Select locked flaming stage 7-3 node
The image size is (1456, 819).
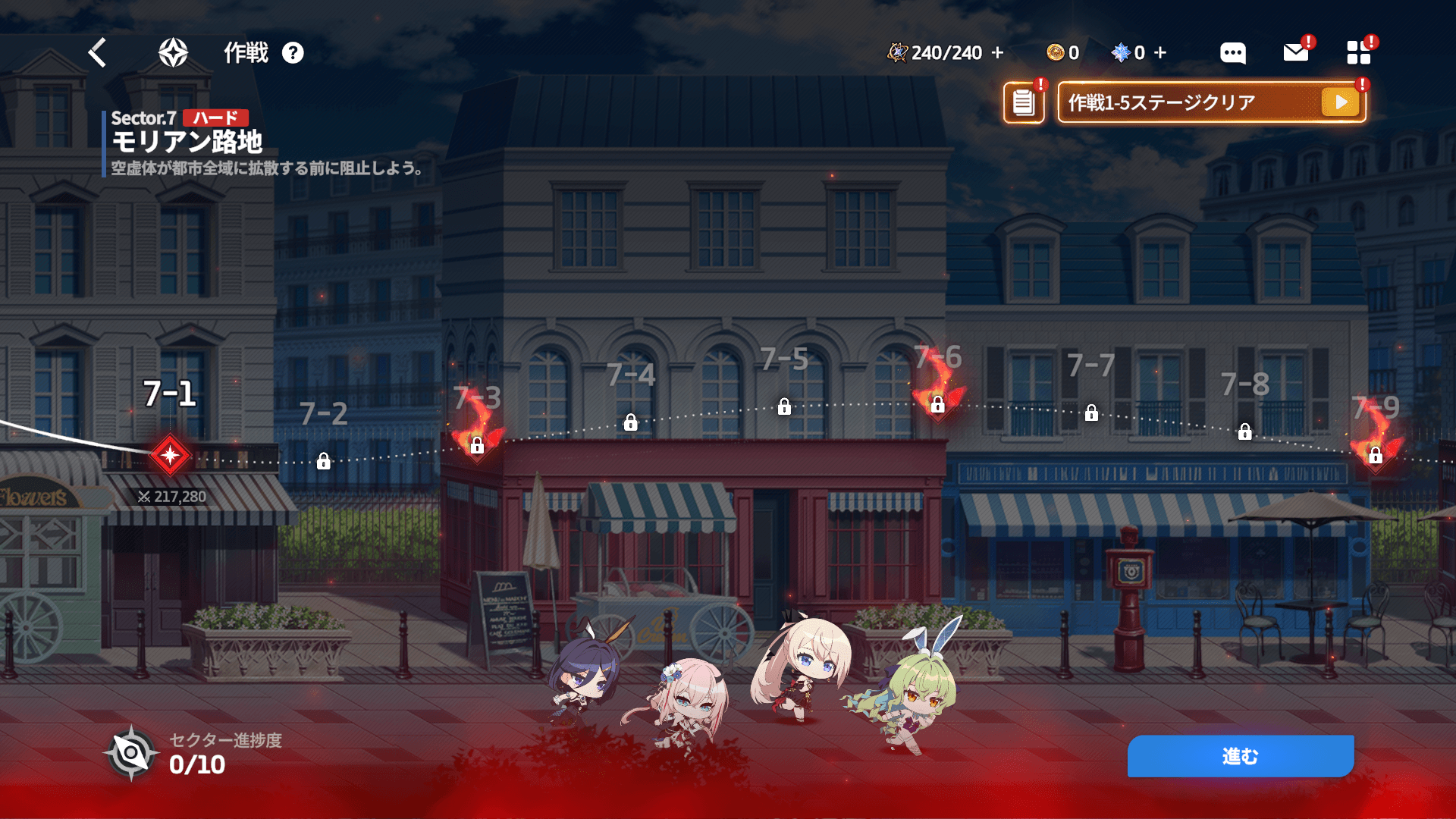[477, 445]
